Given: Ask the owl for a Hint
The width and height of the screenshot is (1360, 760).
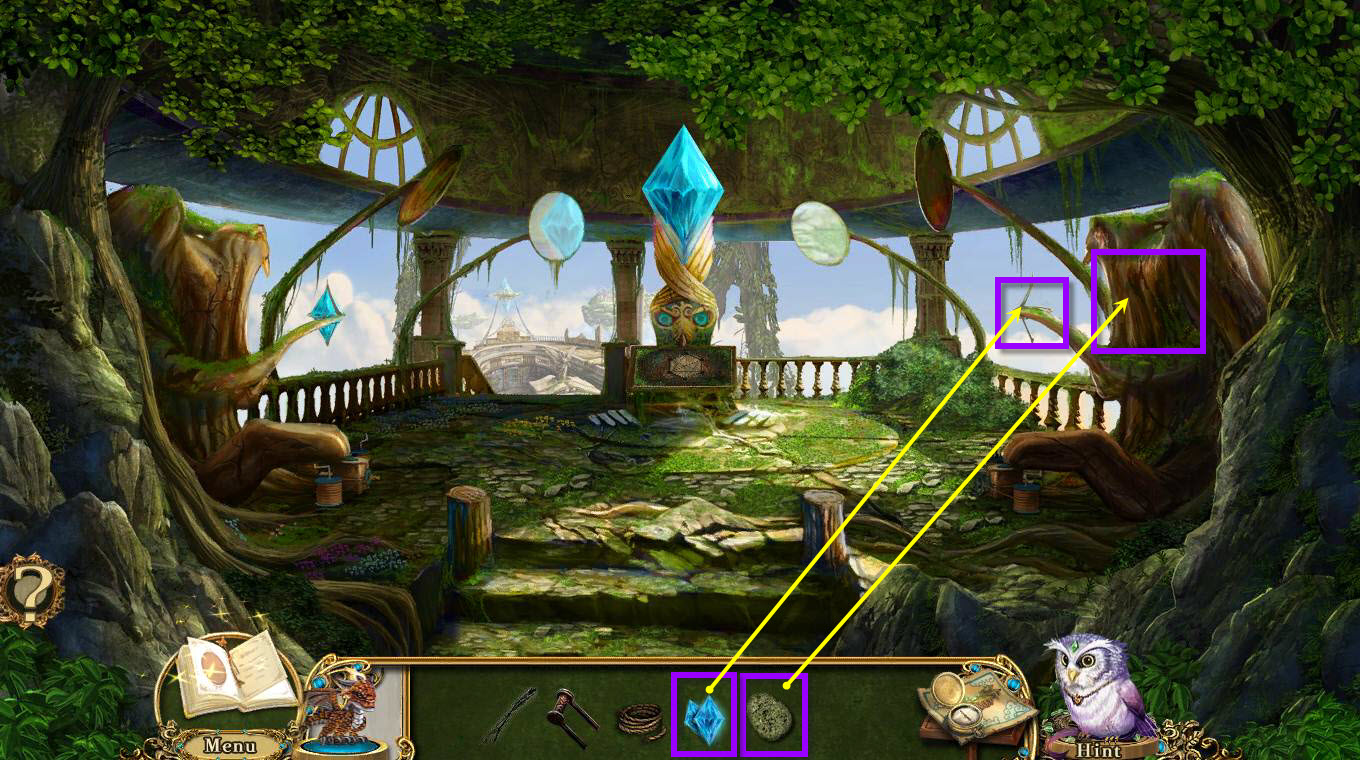Looking at the screenshot, I should pyautogui.click(x=1098, y=749).
